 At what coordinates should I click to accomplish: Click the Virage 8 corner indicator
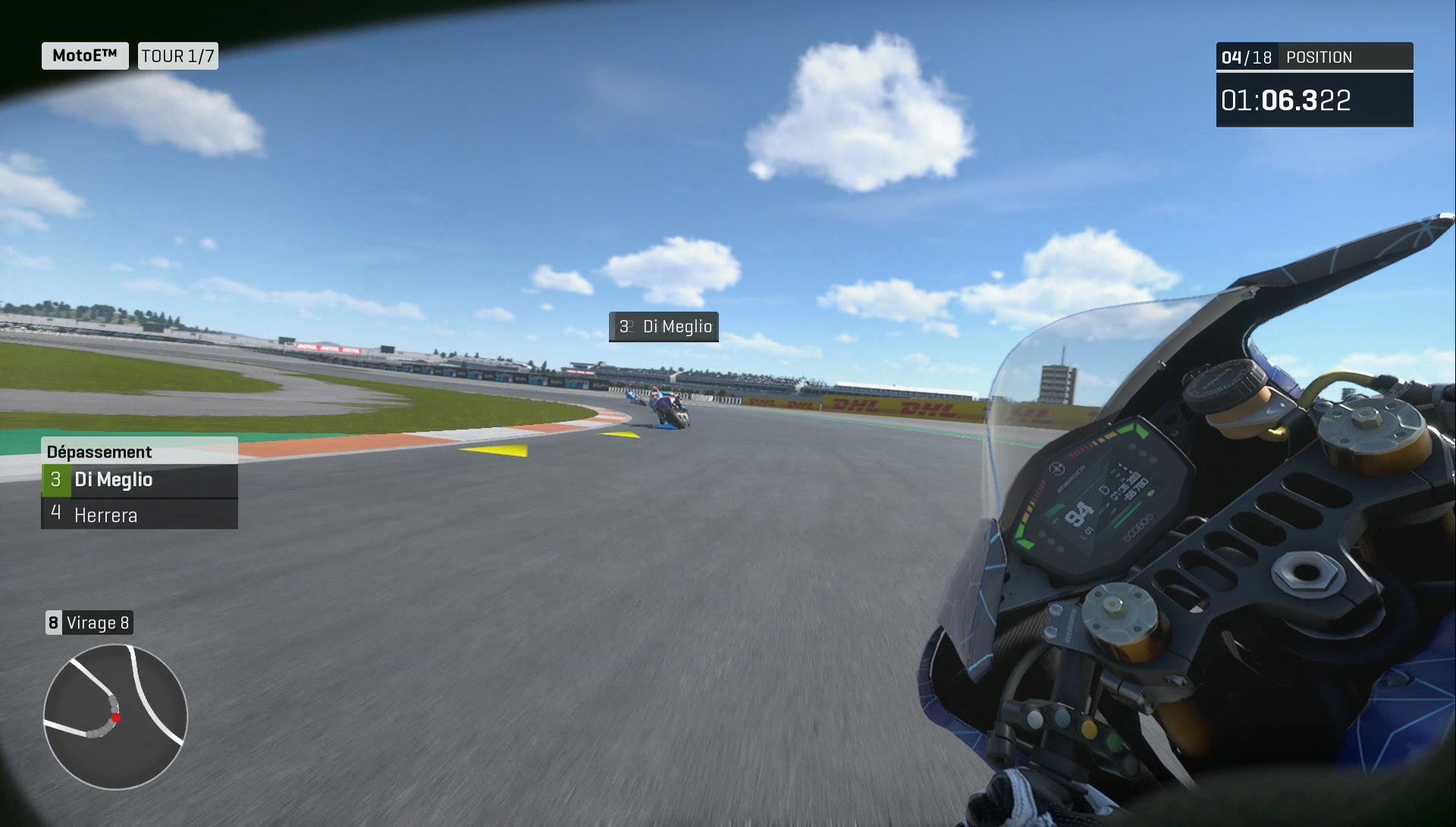(x=89, y=622)
